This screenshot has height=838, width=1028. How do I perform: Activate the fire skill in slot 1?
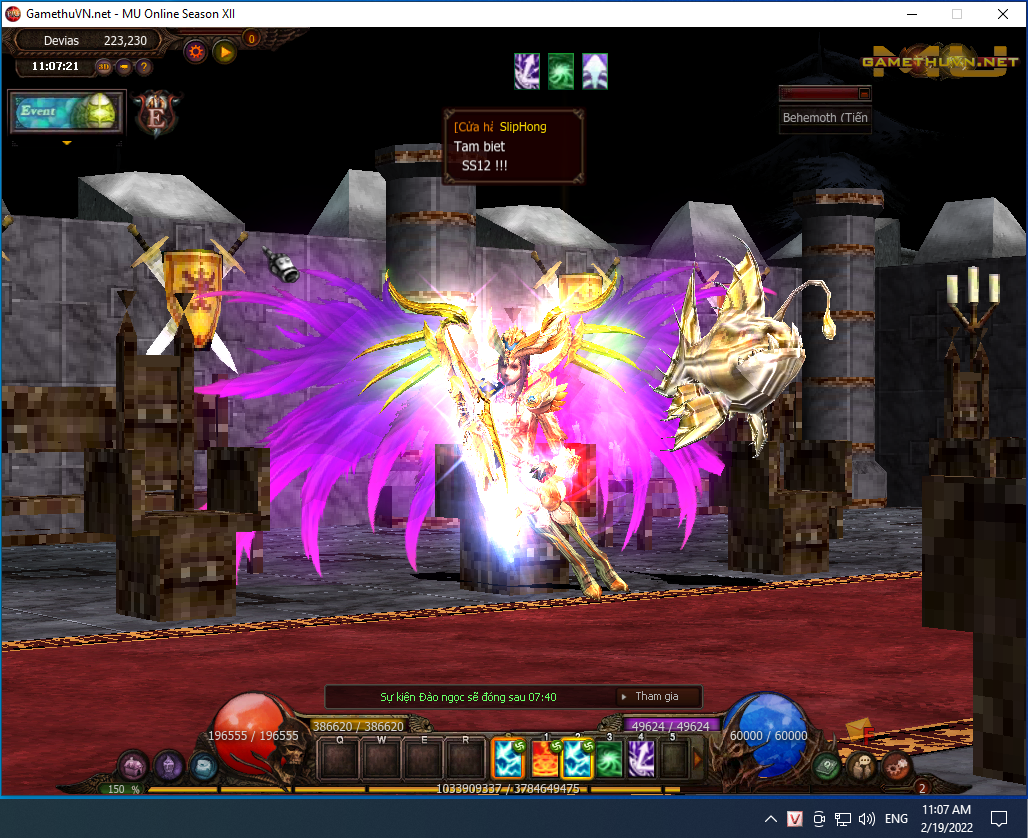pos(543,759)
